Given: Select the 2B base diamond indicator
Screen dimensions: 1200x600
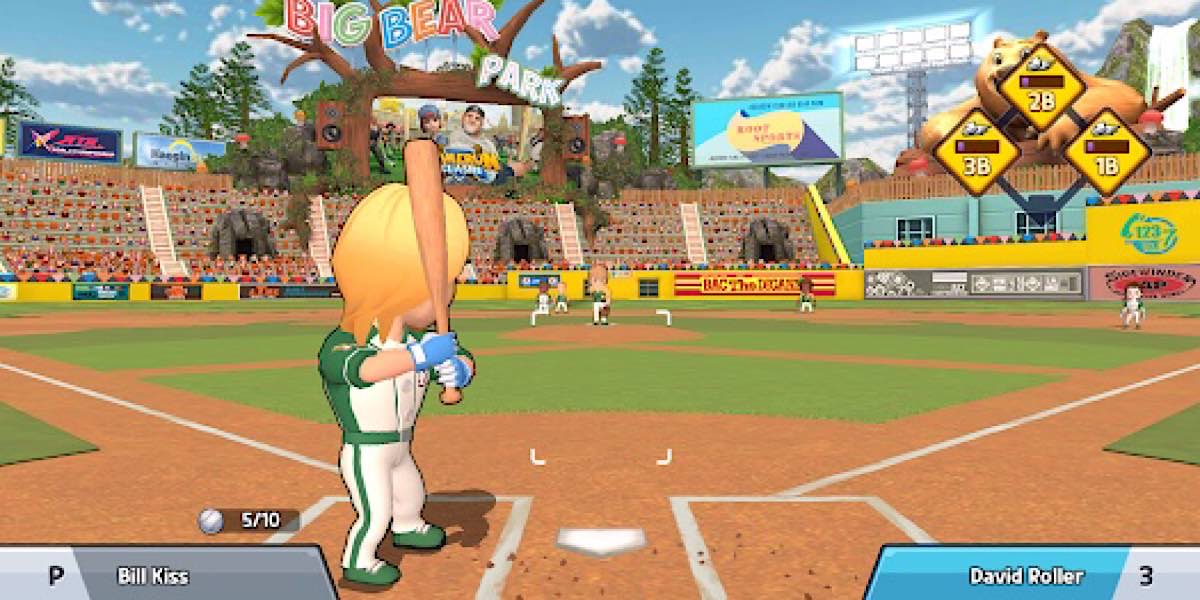Looking at the screenshot, I should [1041, 86].
